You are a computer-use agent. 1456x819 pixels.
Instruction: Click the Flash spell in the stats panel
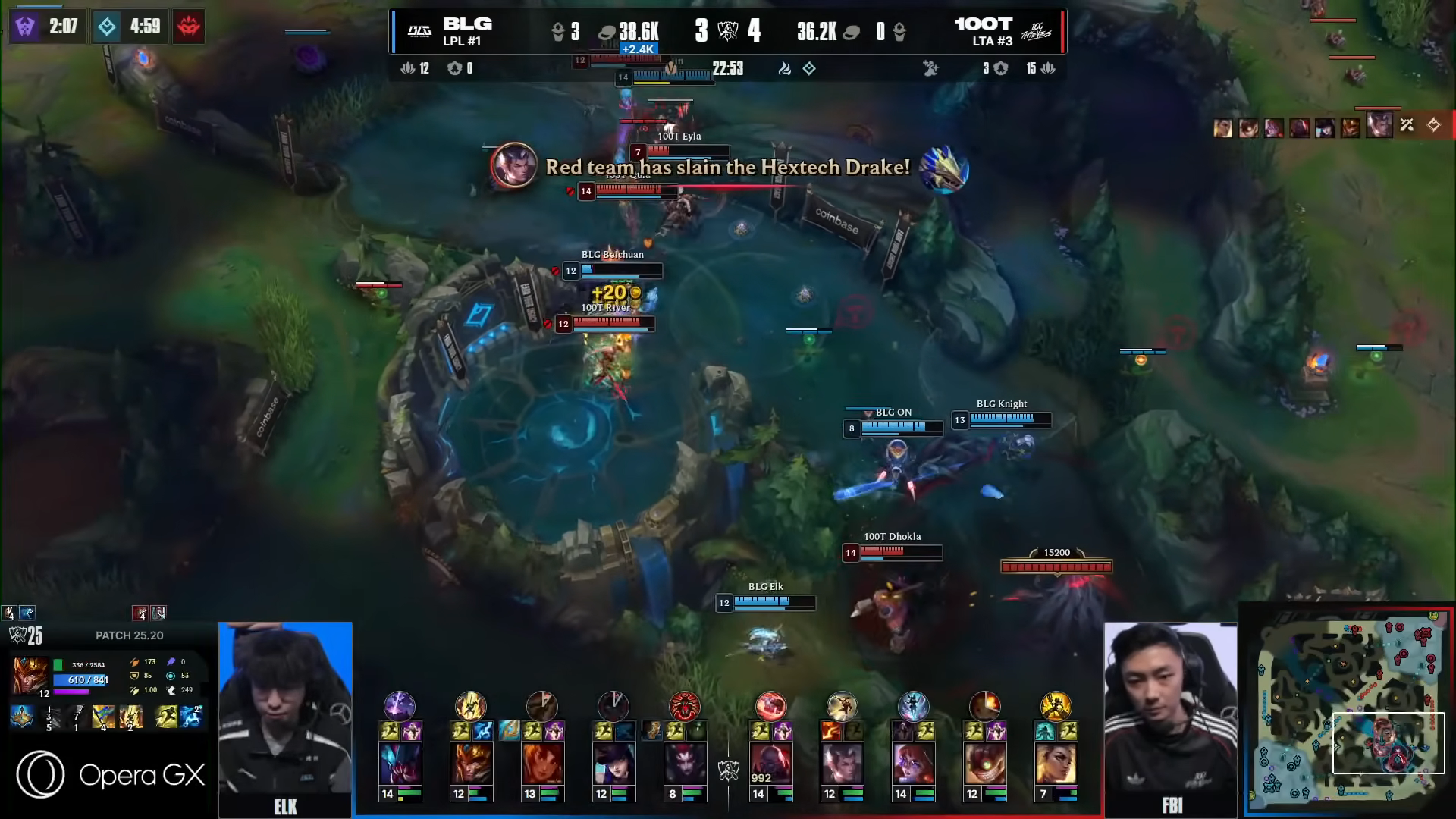165,717
